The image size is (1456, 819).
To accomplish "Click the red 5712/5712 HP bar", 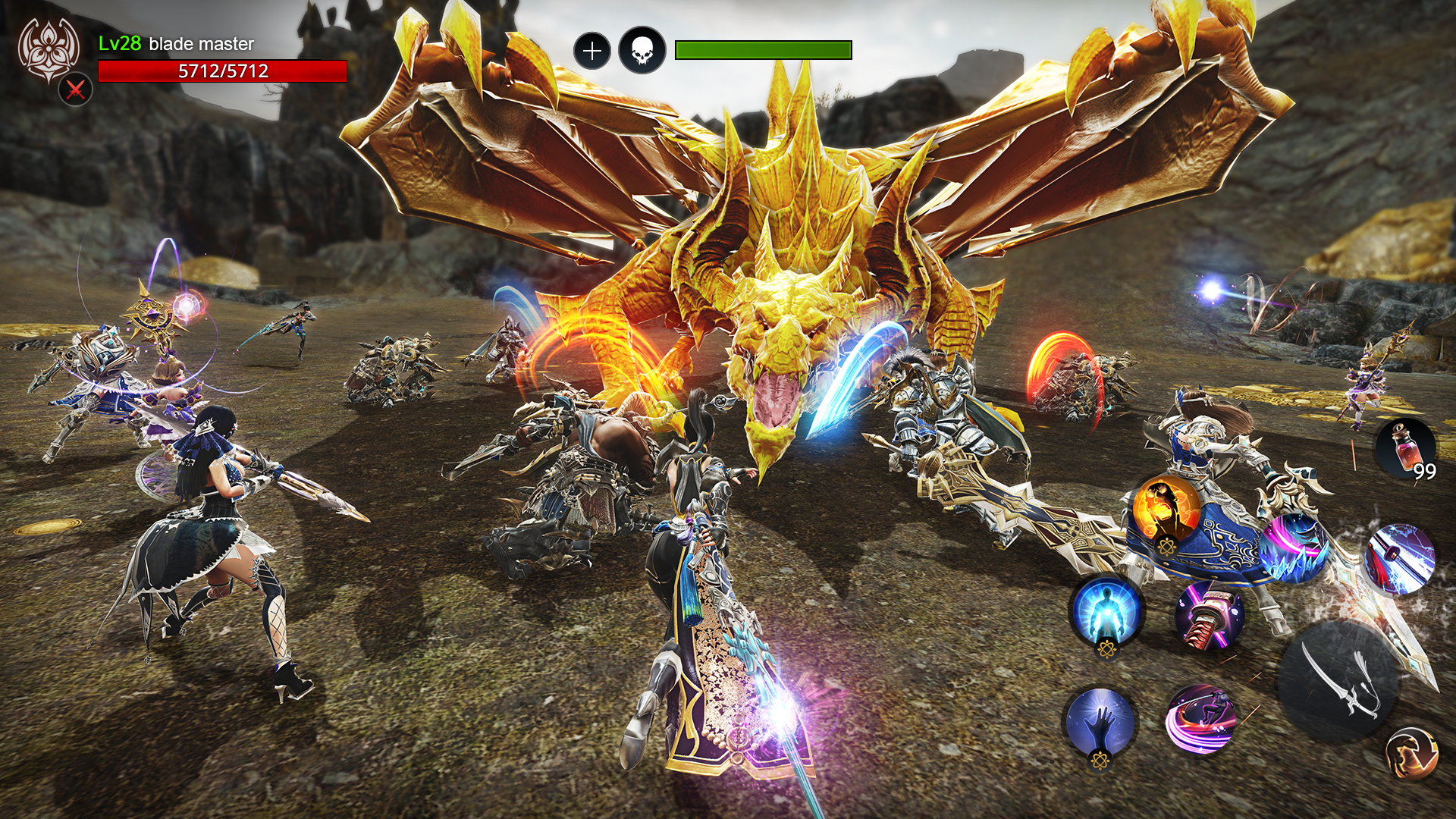I will coord(222,74).
